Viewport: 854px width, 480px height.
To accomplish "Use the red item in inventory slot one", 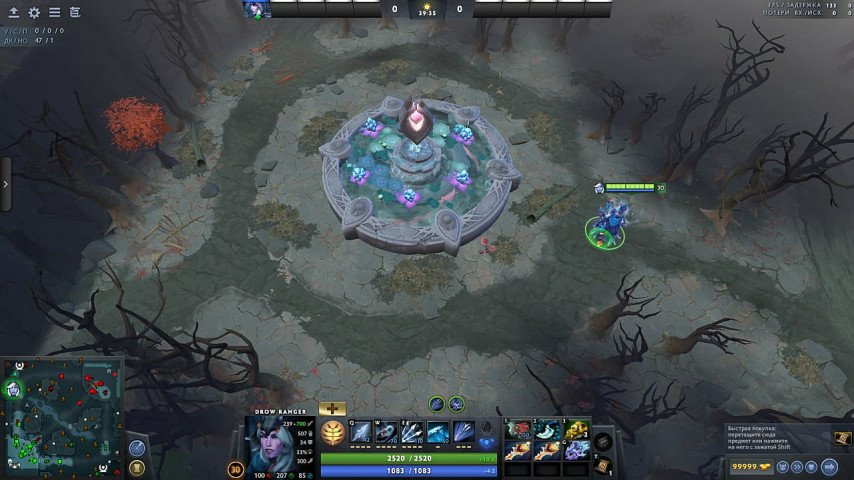I will (x=518, y=430).
